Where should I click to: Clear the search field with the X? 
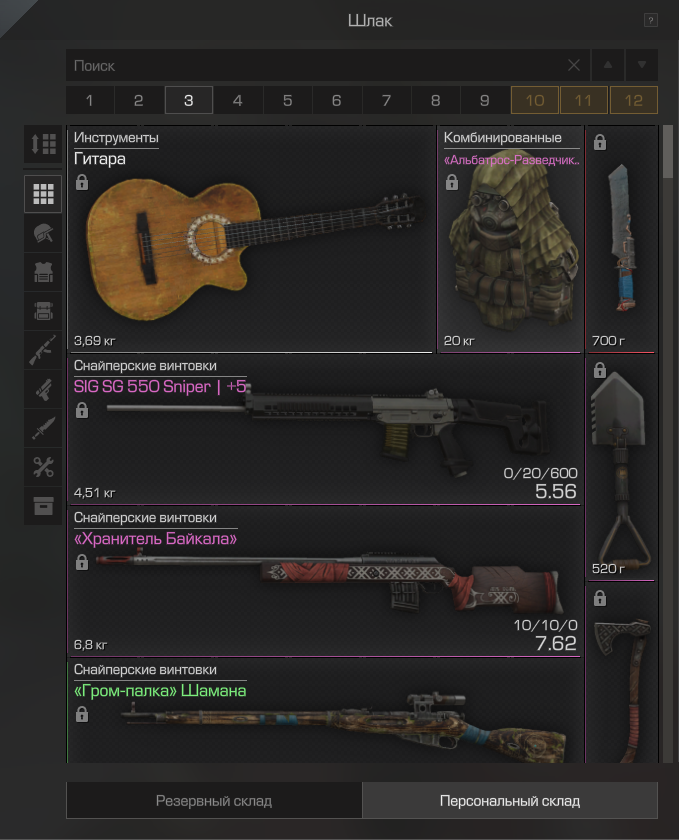(x=574, y=66)
